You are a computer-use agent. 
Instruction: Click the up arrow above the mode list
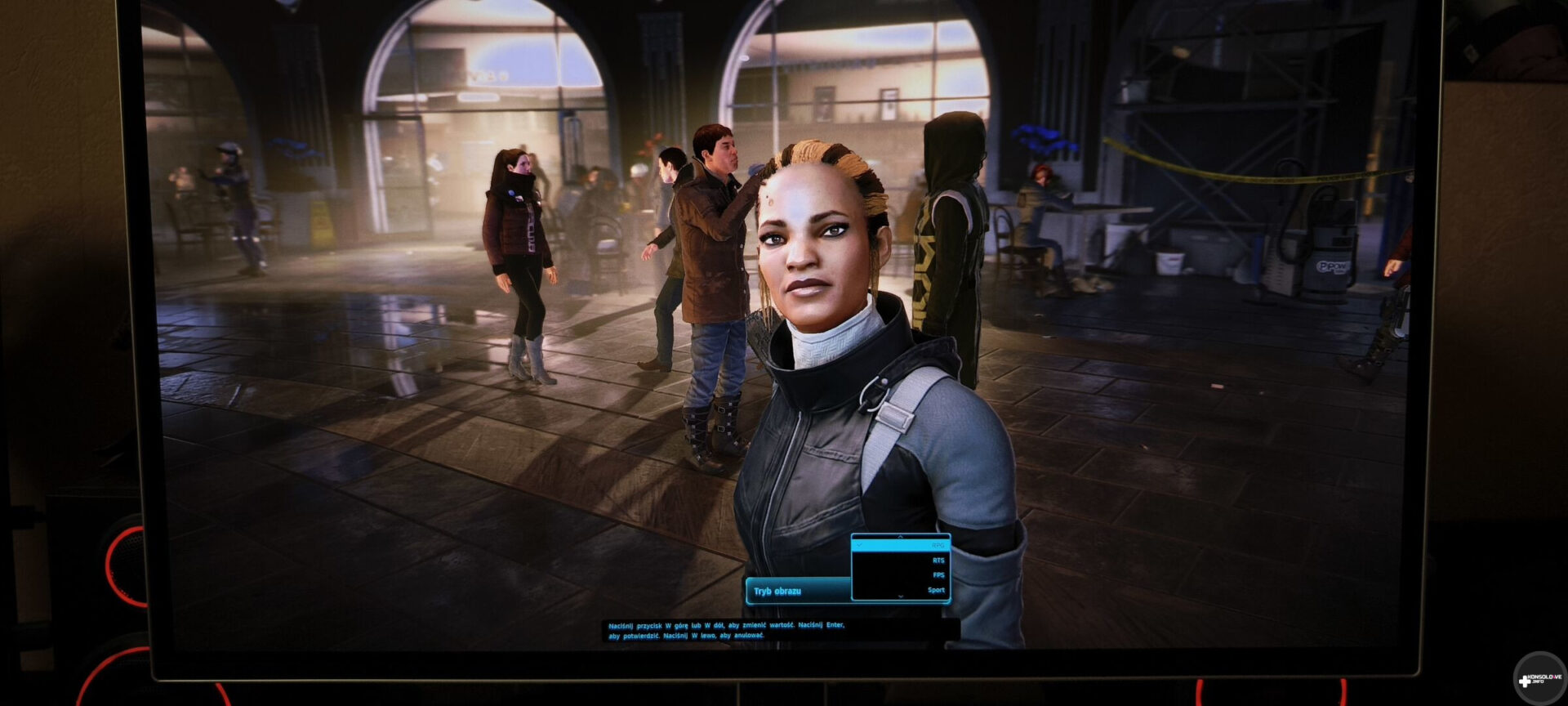(901, 537)
